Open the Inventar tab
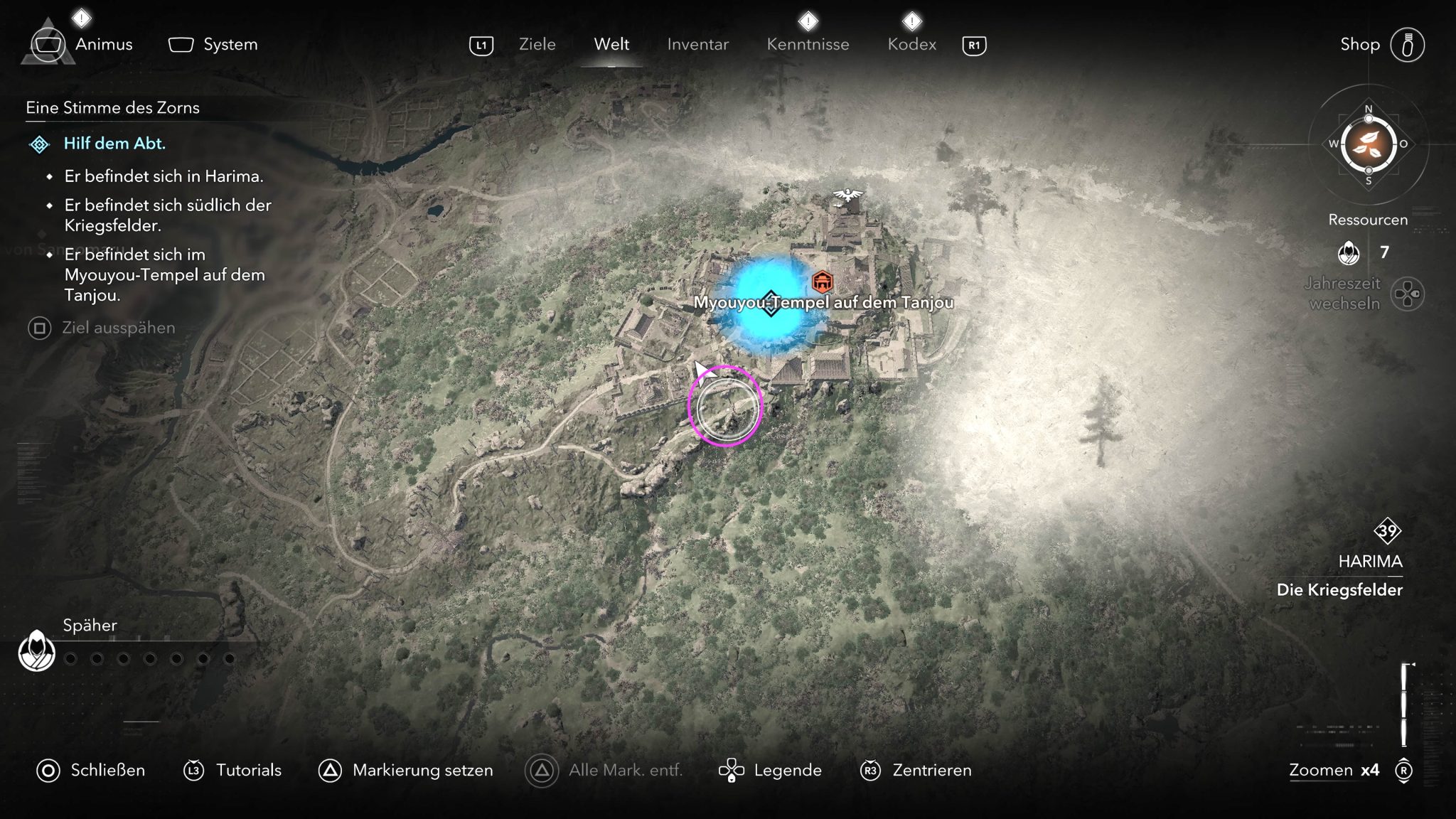The height and width of the screenshot is (819, 1456). (697, 44)
